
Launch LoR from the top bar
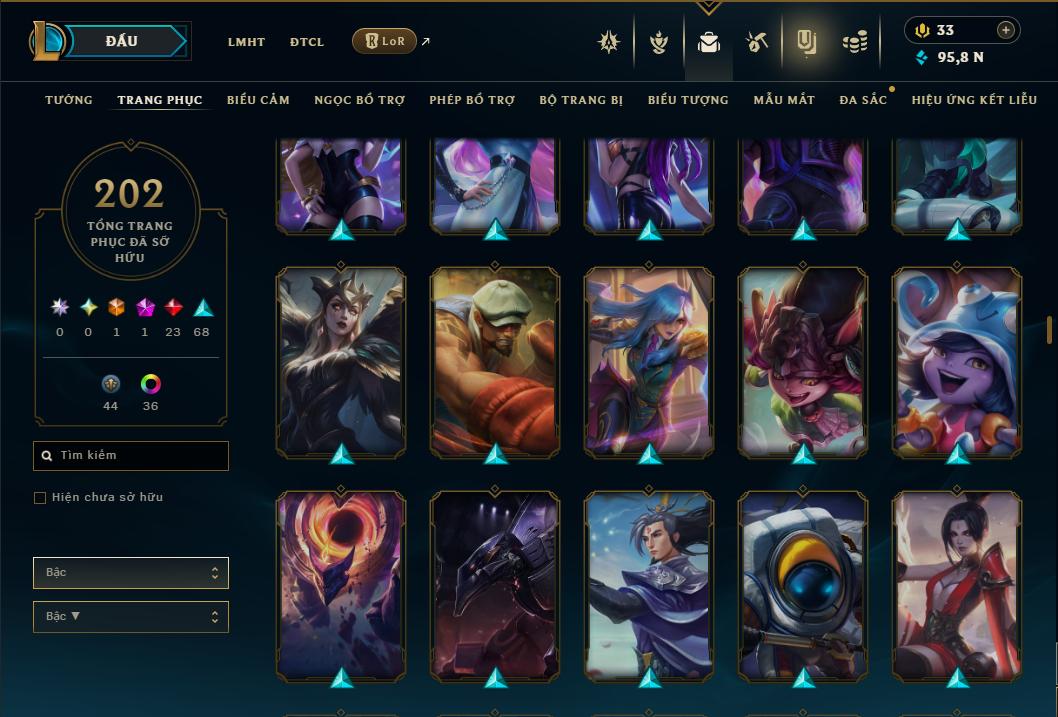point(385,41)
